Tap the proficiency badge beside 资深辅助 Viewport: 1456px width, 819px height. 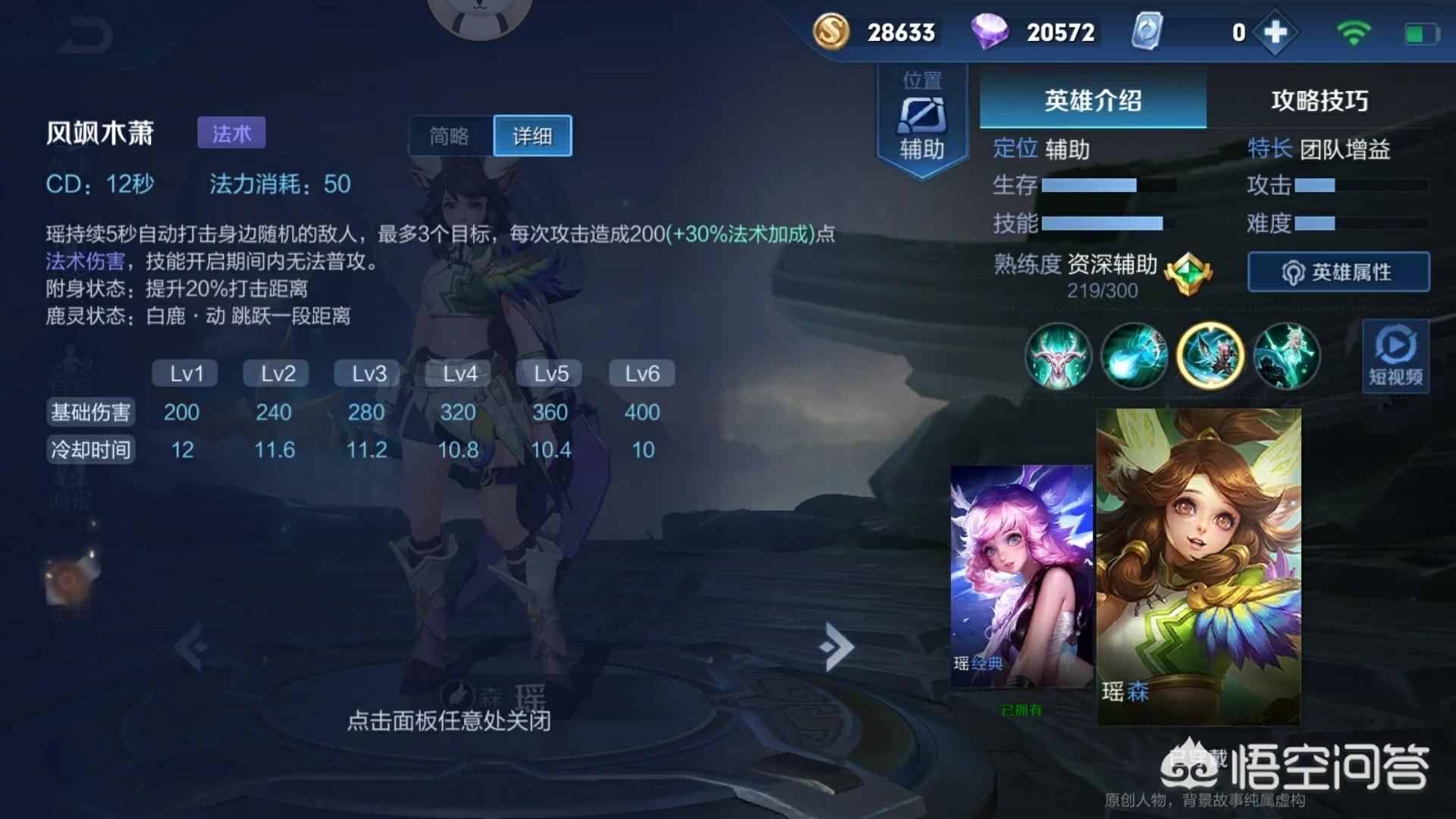1188,271
